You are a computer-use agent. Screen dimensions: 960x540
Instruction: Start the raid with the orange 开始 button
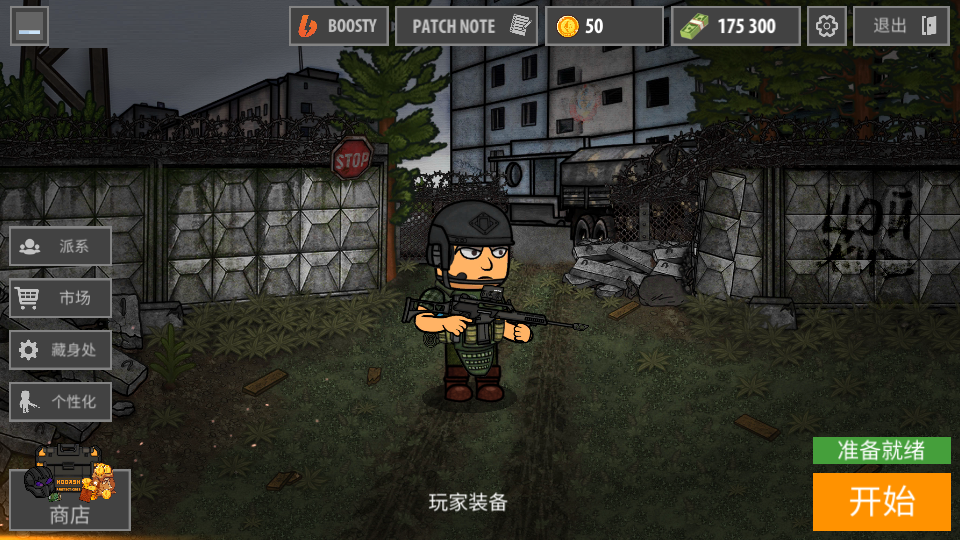881,501
